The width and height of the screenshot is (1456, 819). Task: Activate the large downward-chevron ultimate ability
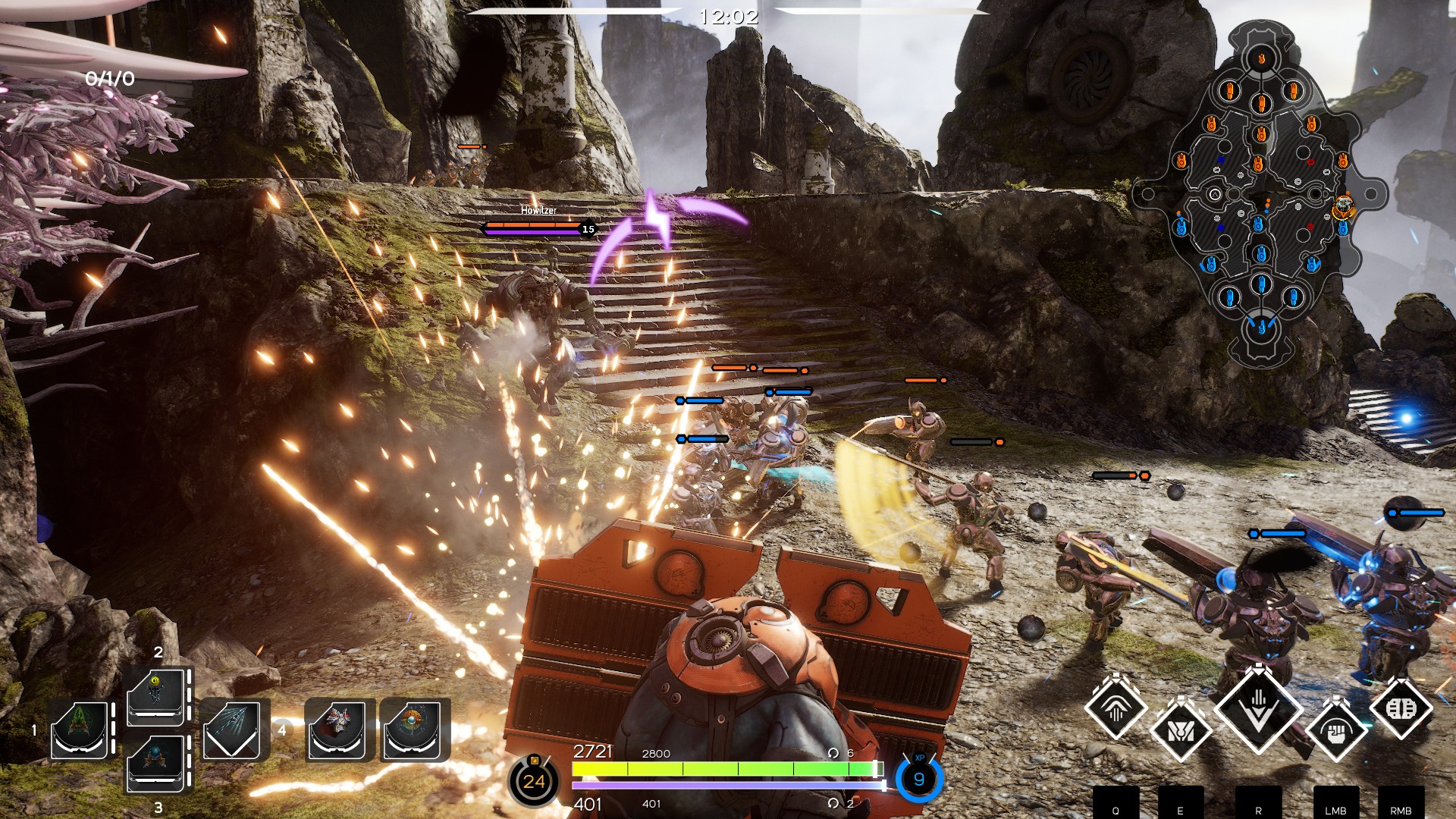[x=1259, y=708]
